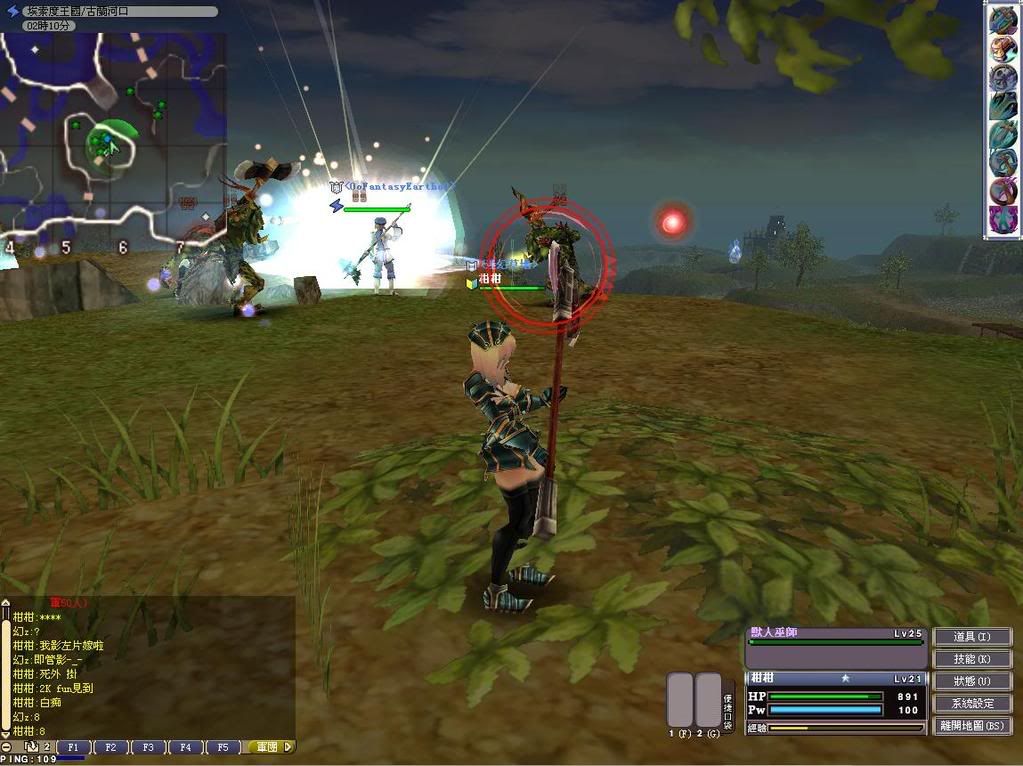Open the 道具 (items) menu
Screen dimensions: 1023x766
(971, 637)
